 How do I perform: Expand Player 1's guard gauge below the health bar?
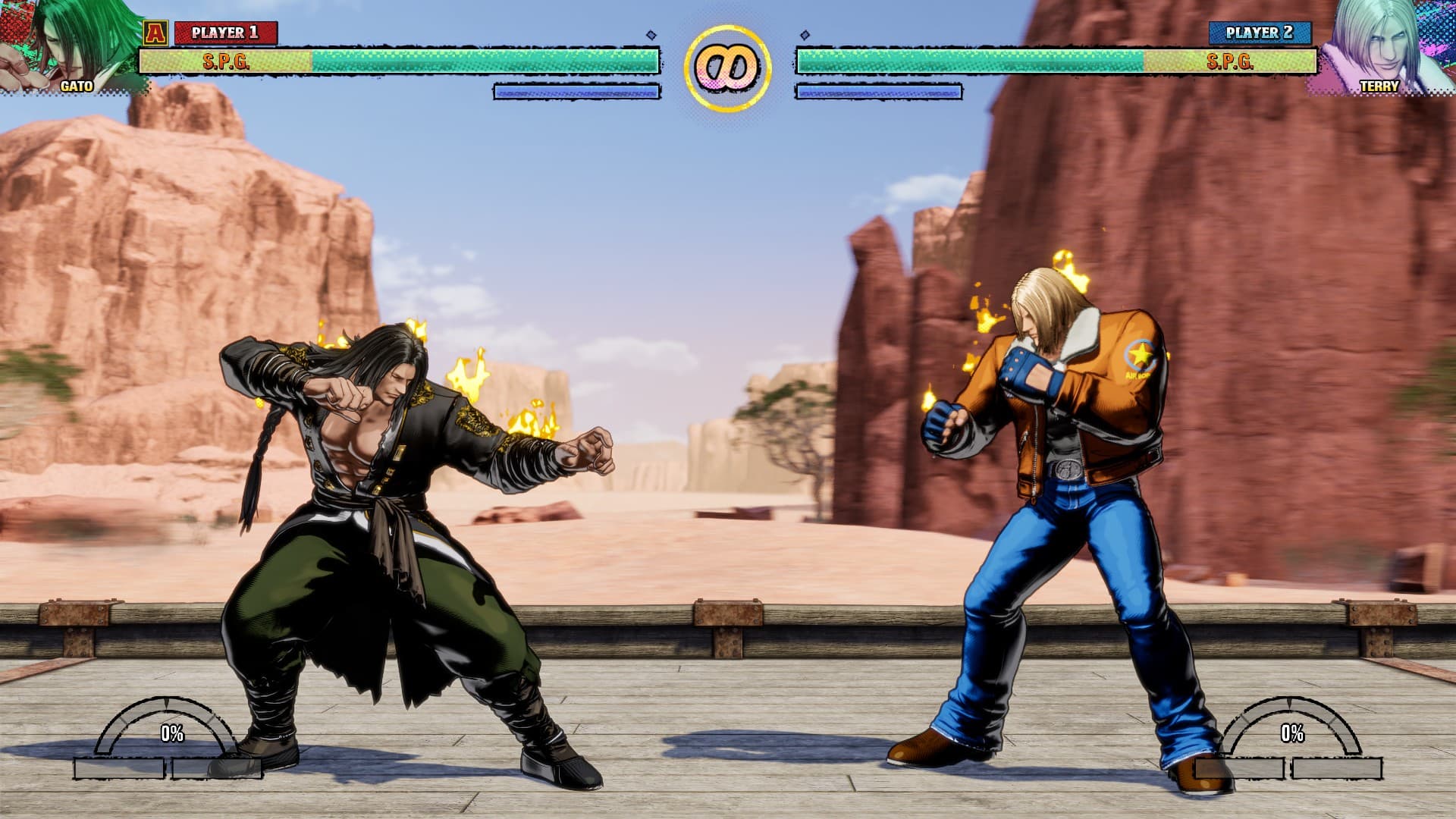[x=576, y=91]
